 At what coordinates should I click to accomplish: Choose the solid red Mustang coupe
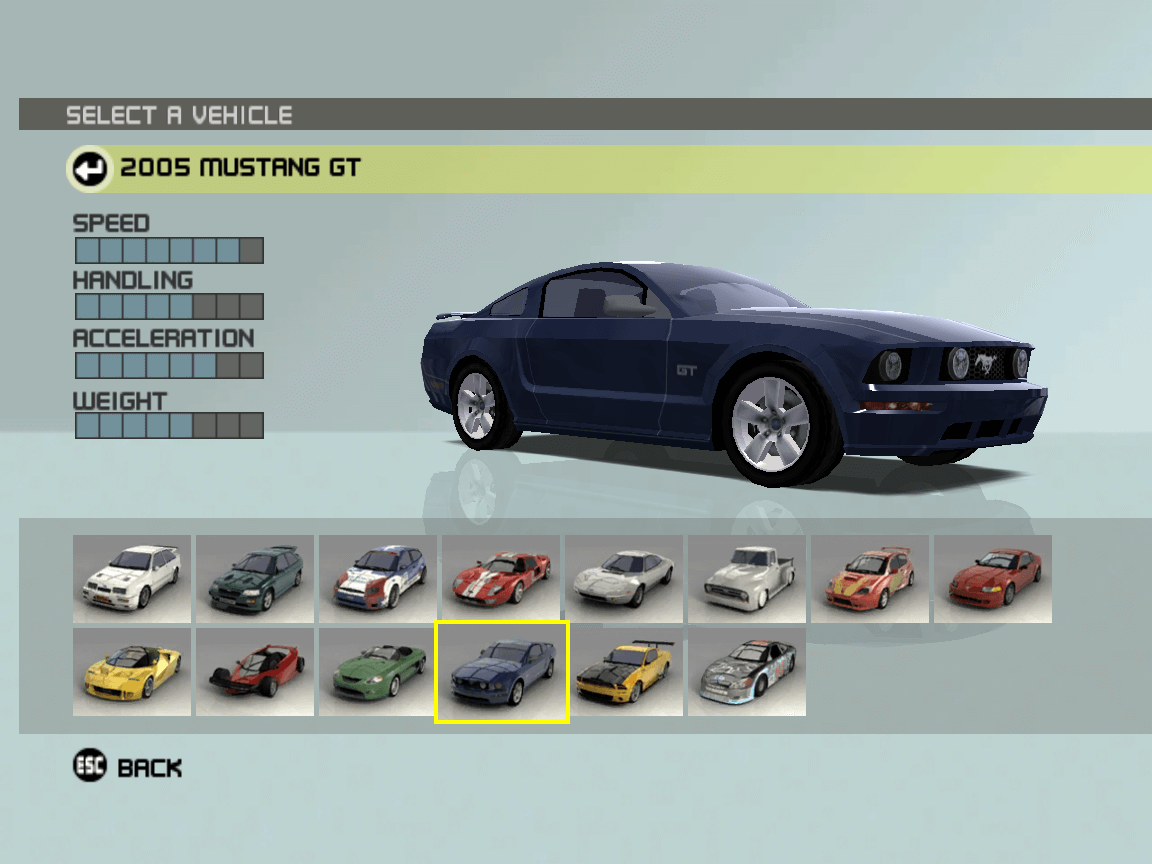pos(993,579)
